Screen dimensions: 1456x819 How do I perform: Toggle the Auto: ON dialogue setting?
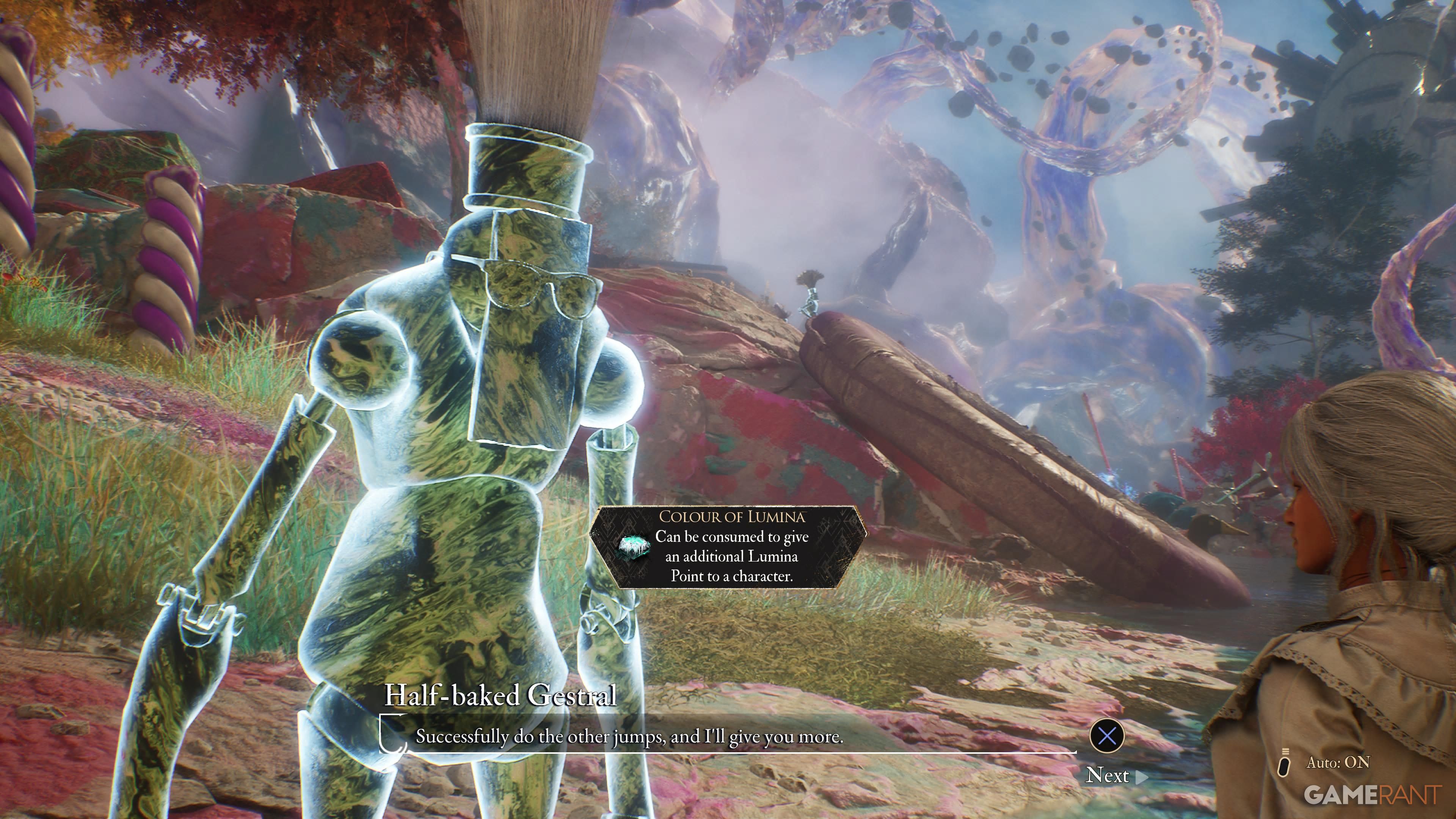click(x=1326, y=763)
